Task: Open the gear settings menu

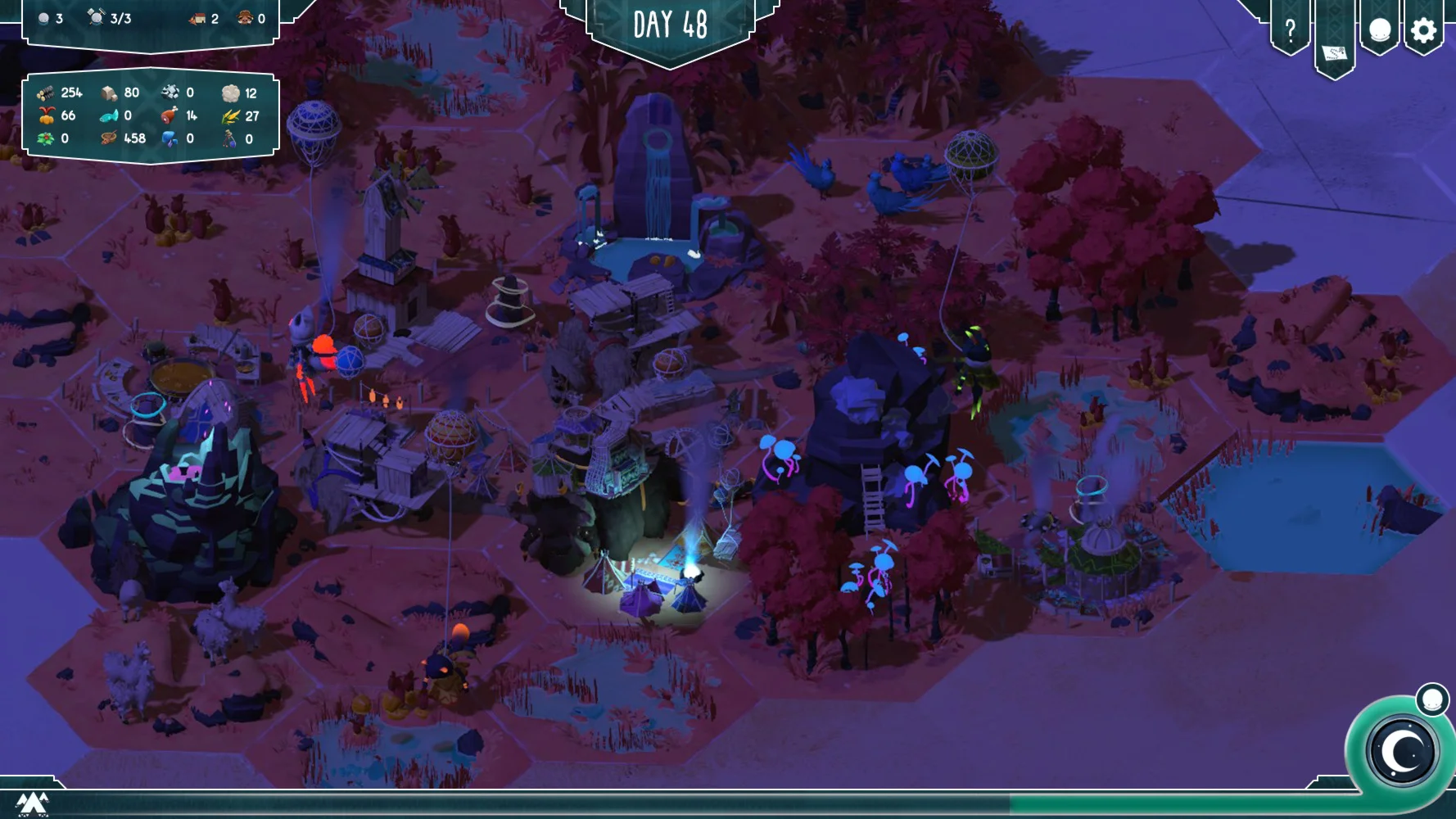Action: click(1424, 30)
